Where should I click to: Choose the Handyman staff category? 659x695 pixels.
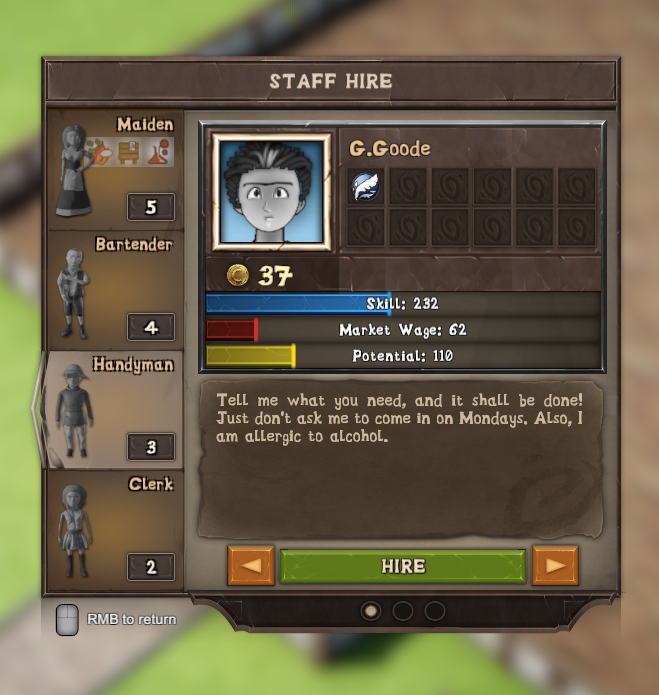(115, 409)
